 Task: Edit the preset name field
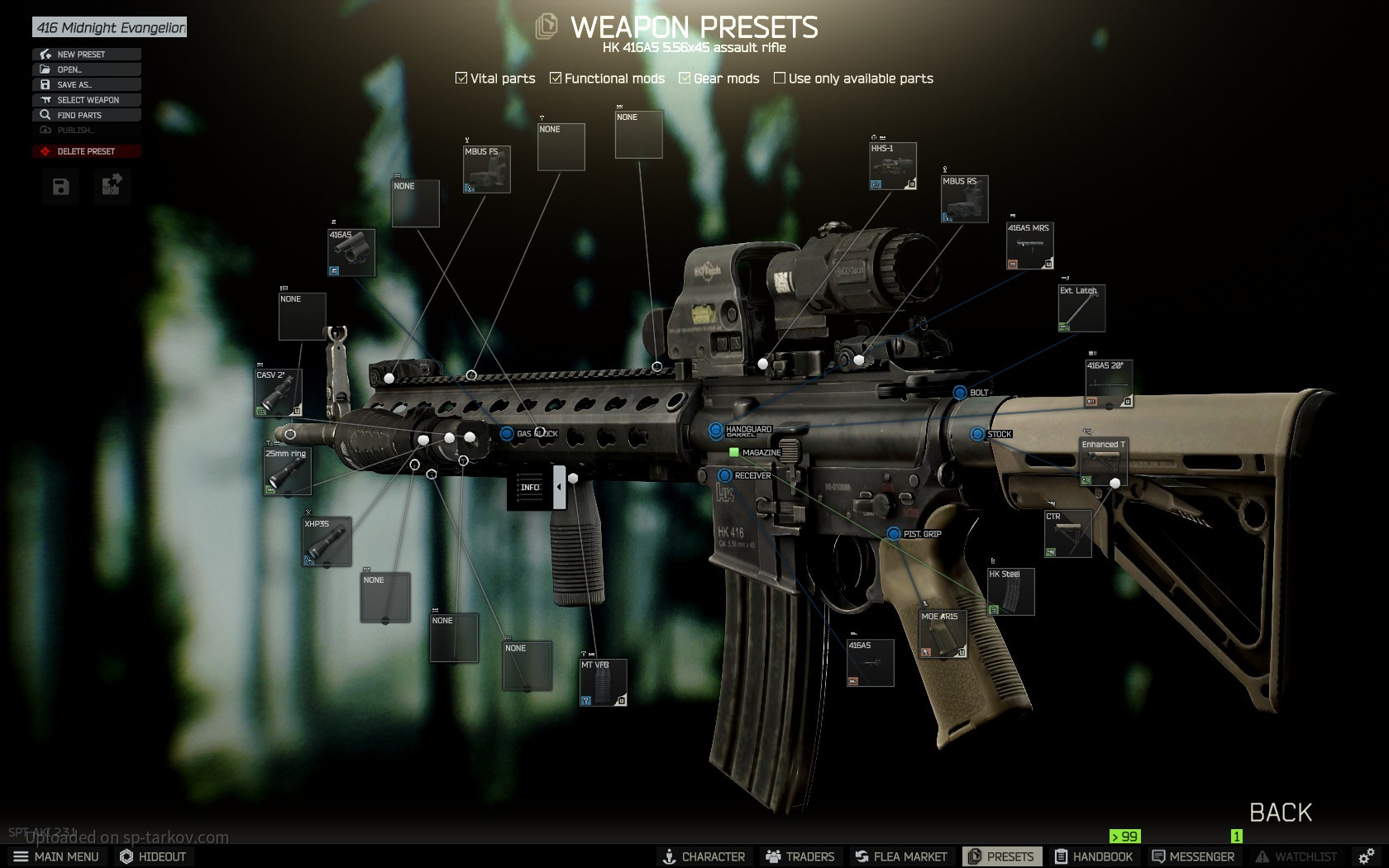click(x=110, y=28)
